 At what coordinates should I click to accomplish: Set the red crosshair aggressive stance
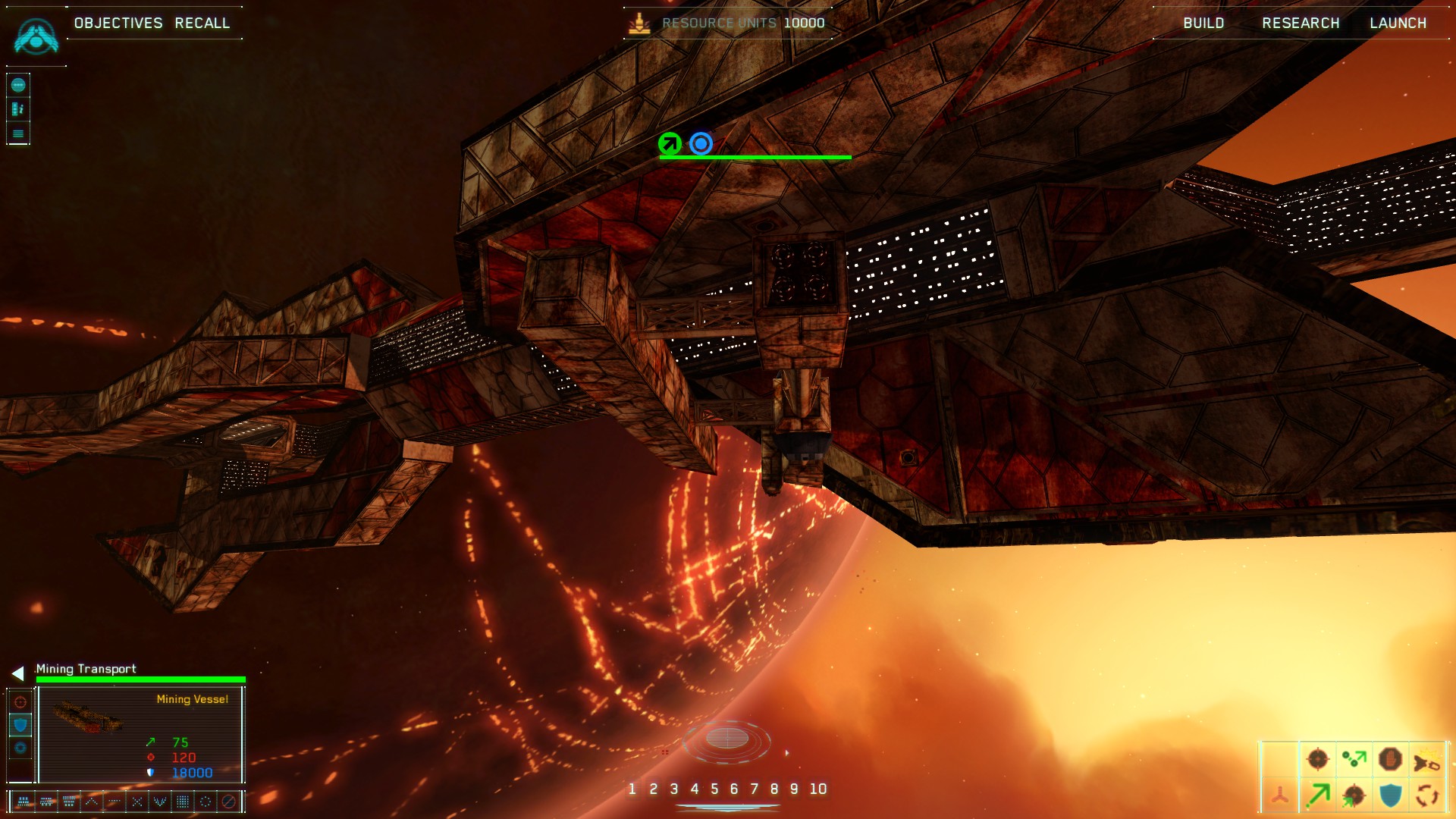[20, 702]
